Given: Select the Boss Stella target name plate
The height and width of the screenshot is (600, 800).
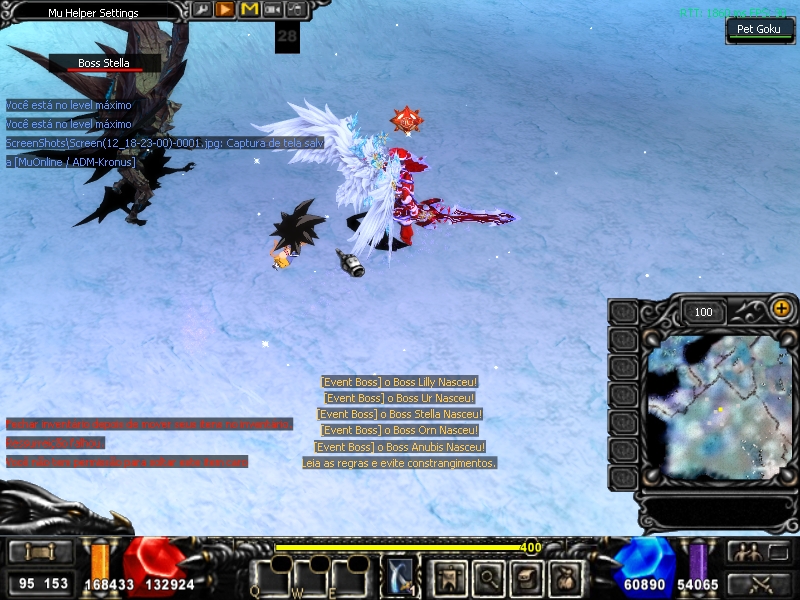Looking at the screenshot, I should point(104,64).
